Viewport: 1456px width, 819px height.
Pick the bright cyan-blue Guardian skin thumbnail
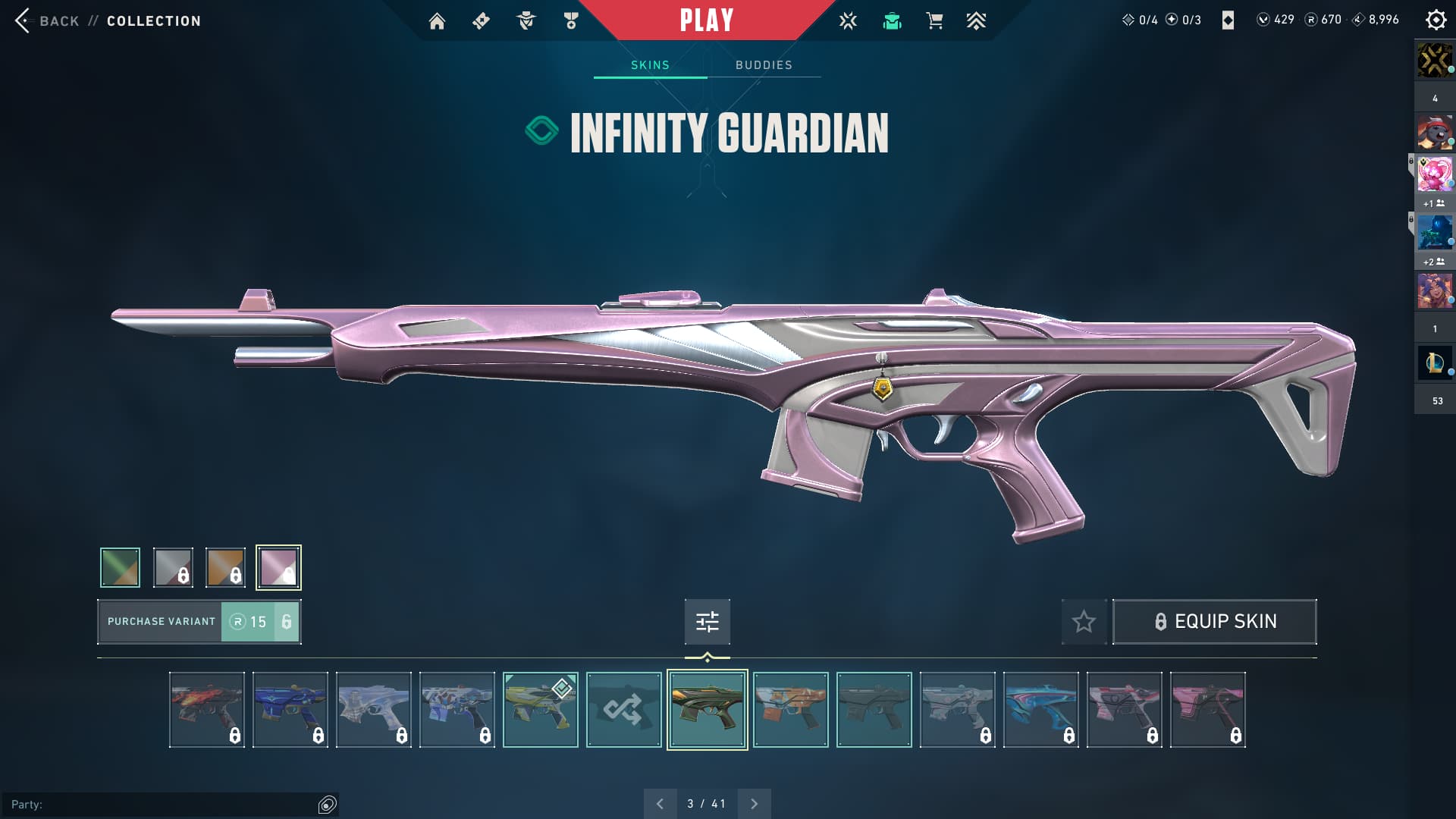pyautogui.click(x=1040, y=710)
